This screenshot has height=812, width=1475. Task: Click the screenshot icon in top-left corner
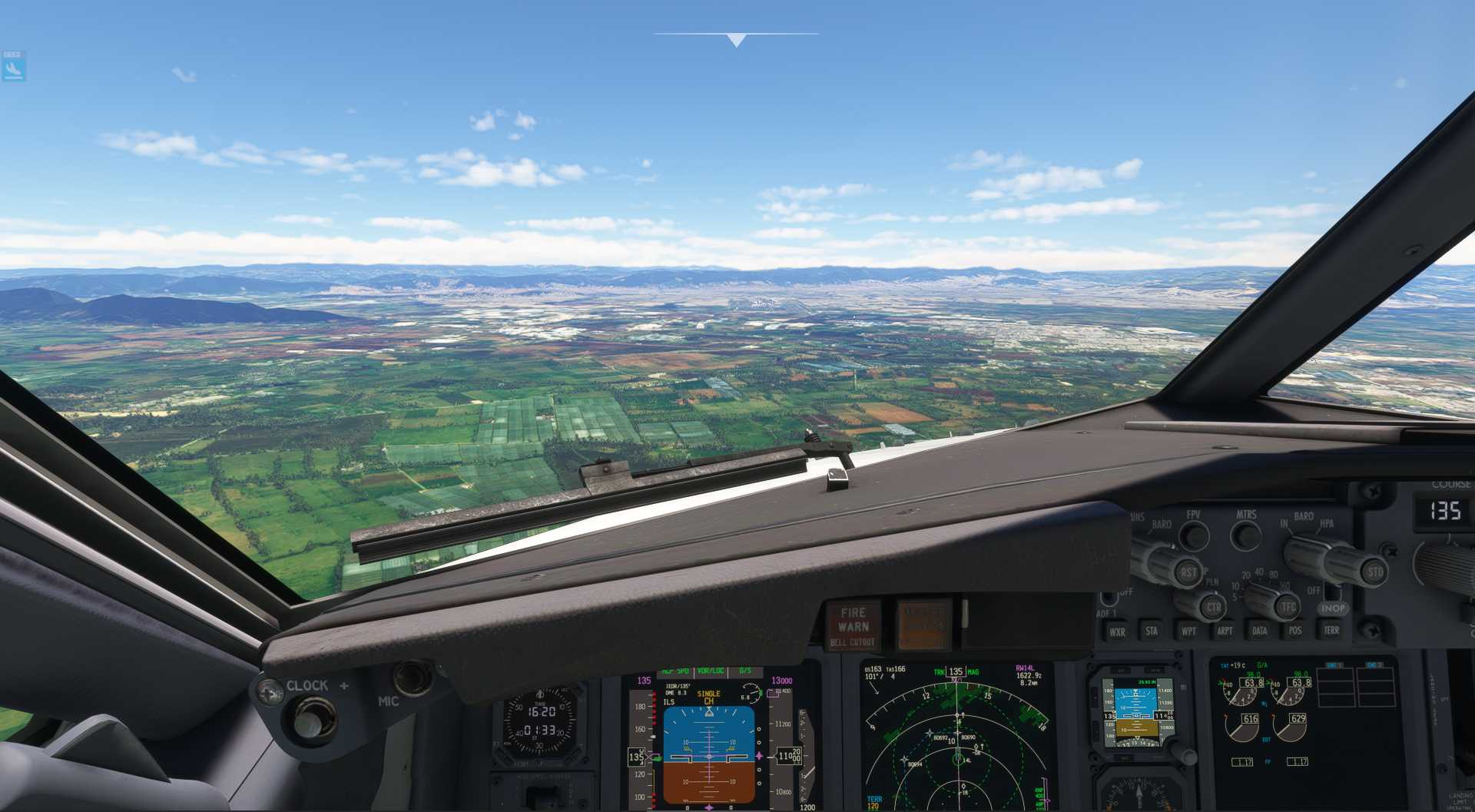click(13, 65)
